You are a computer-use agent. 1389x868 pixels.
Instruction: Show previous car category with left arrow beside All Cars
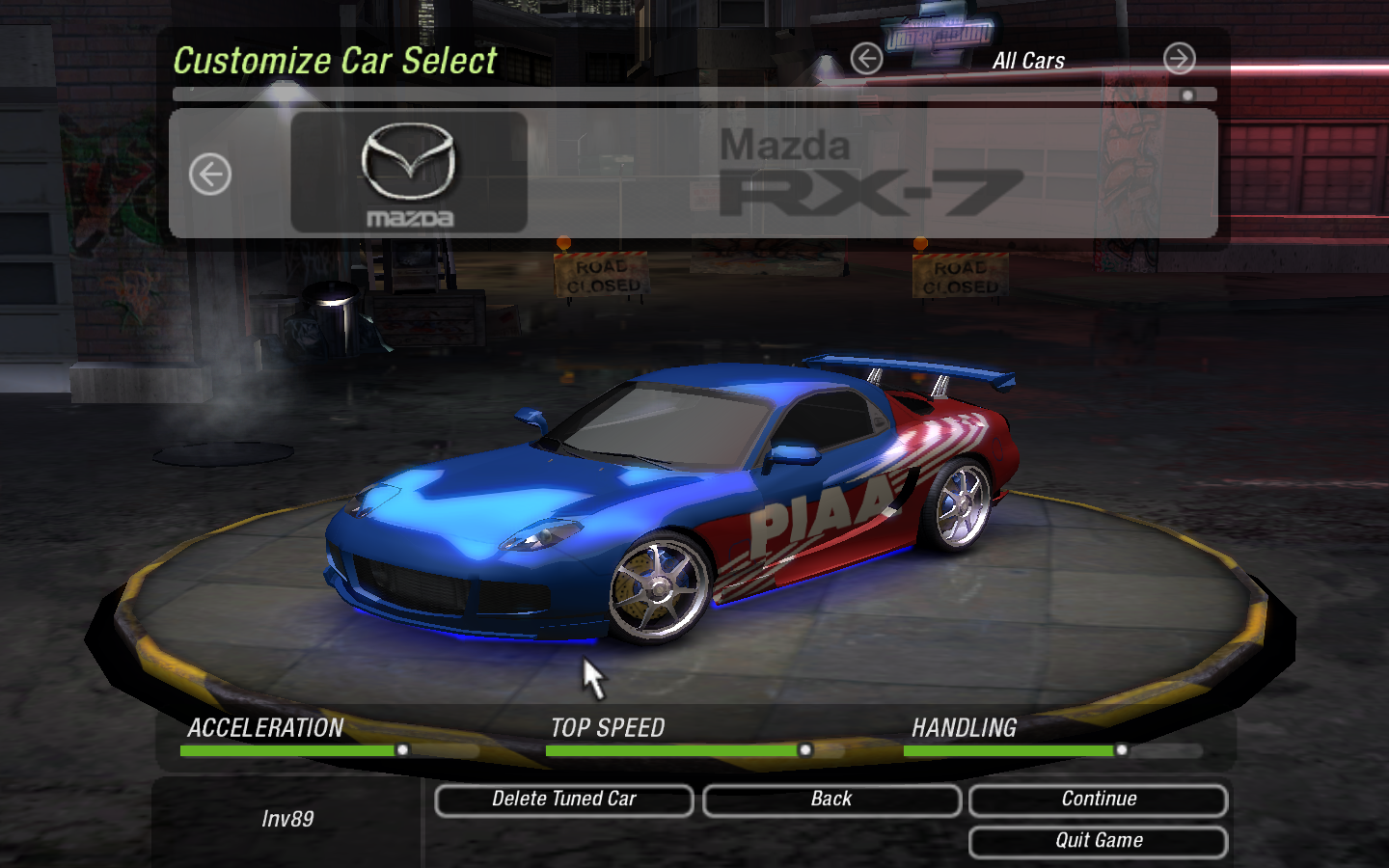coord(866,60)
